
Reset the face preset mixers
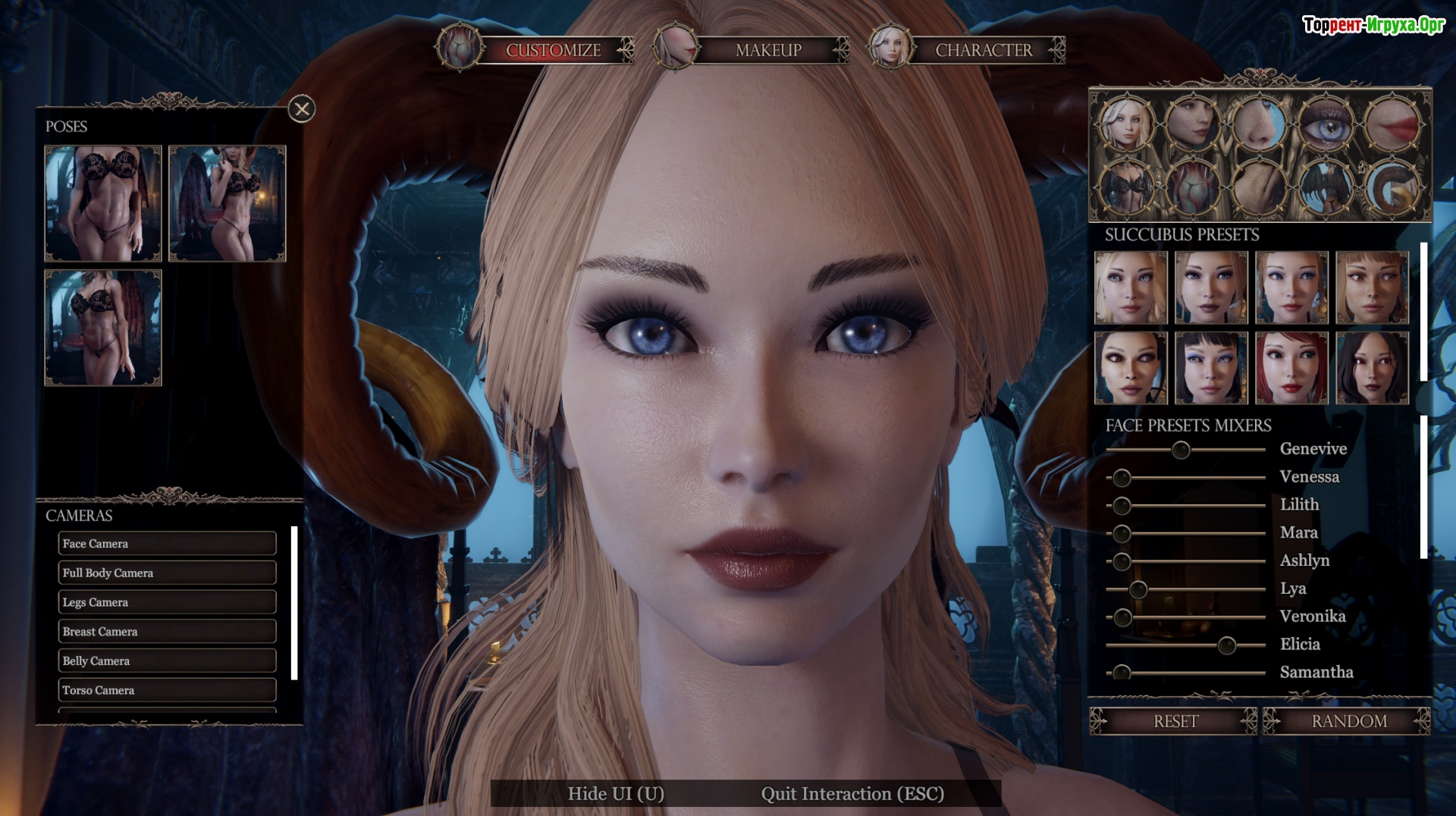[x=1175, y=721]
